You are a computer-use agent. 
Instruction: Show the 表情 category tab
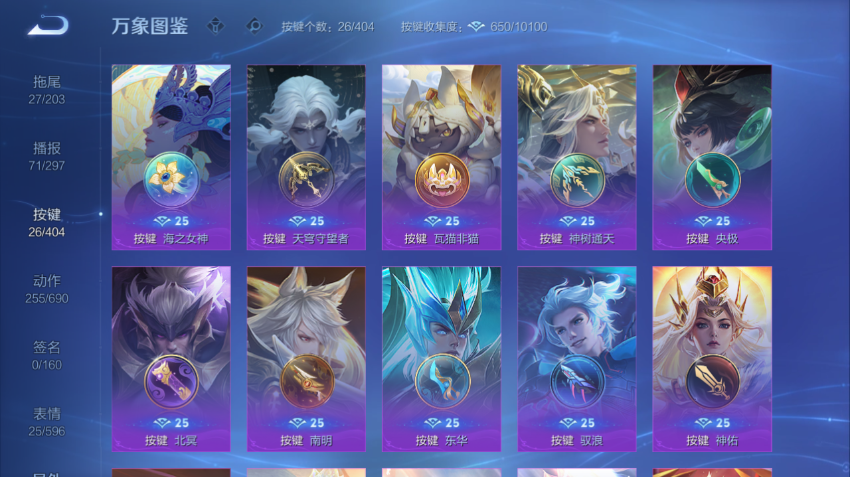tap(47, 421)
